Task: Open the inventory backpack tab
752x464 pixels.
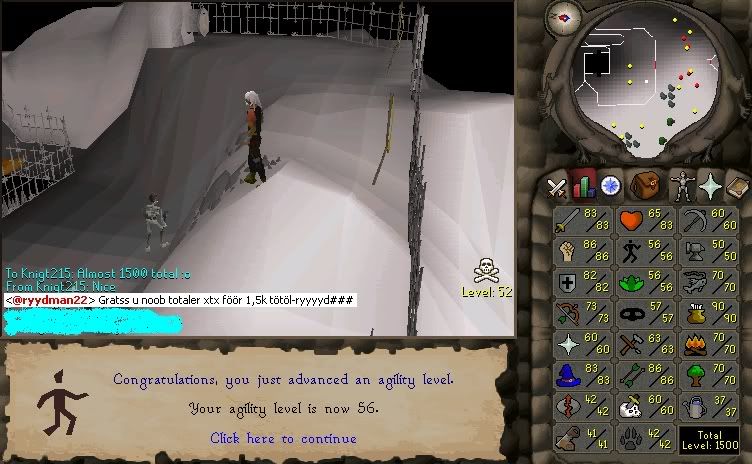Action: point(645,186)
